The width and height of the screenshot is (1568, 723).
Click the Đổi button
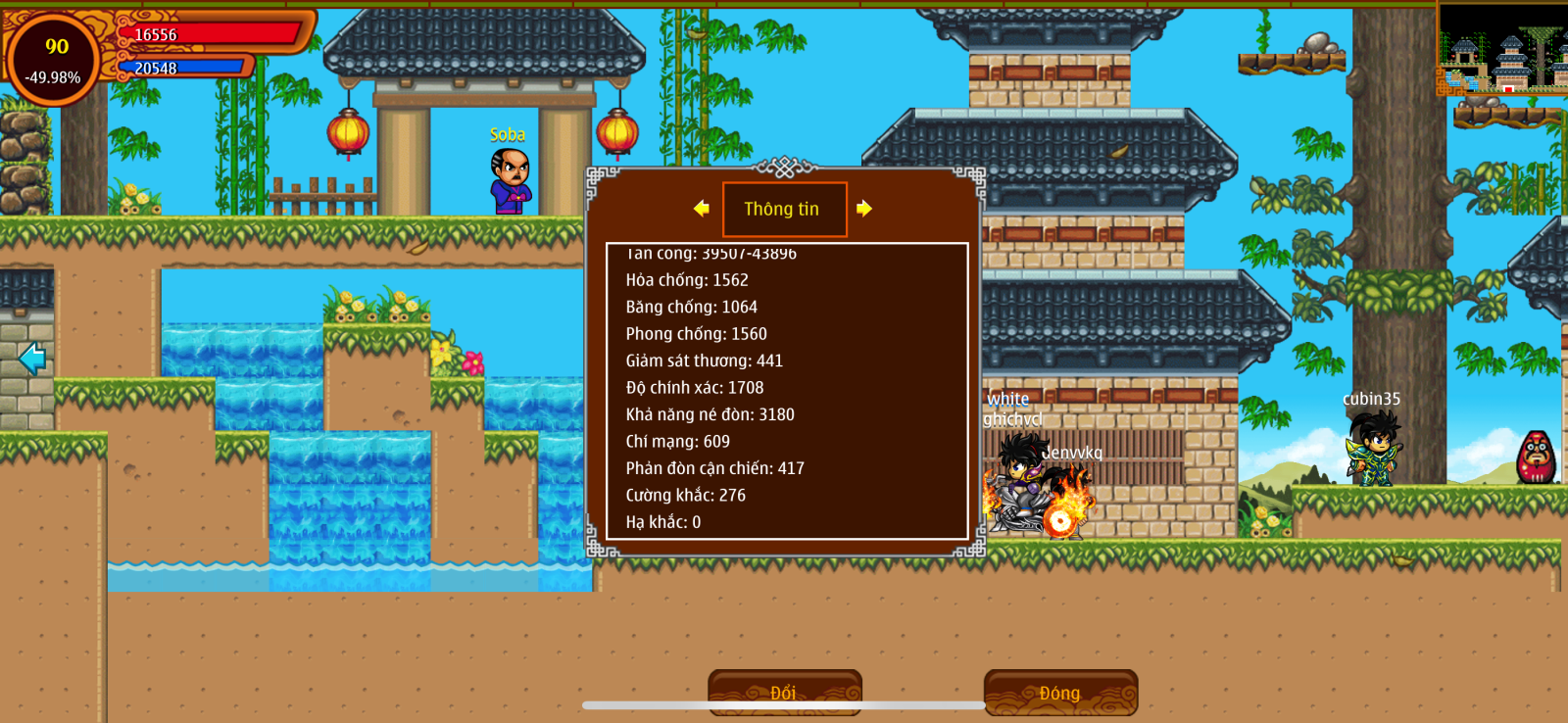(784, 692)
